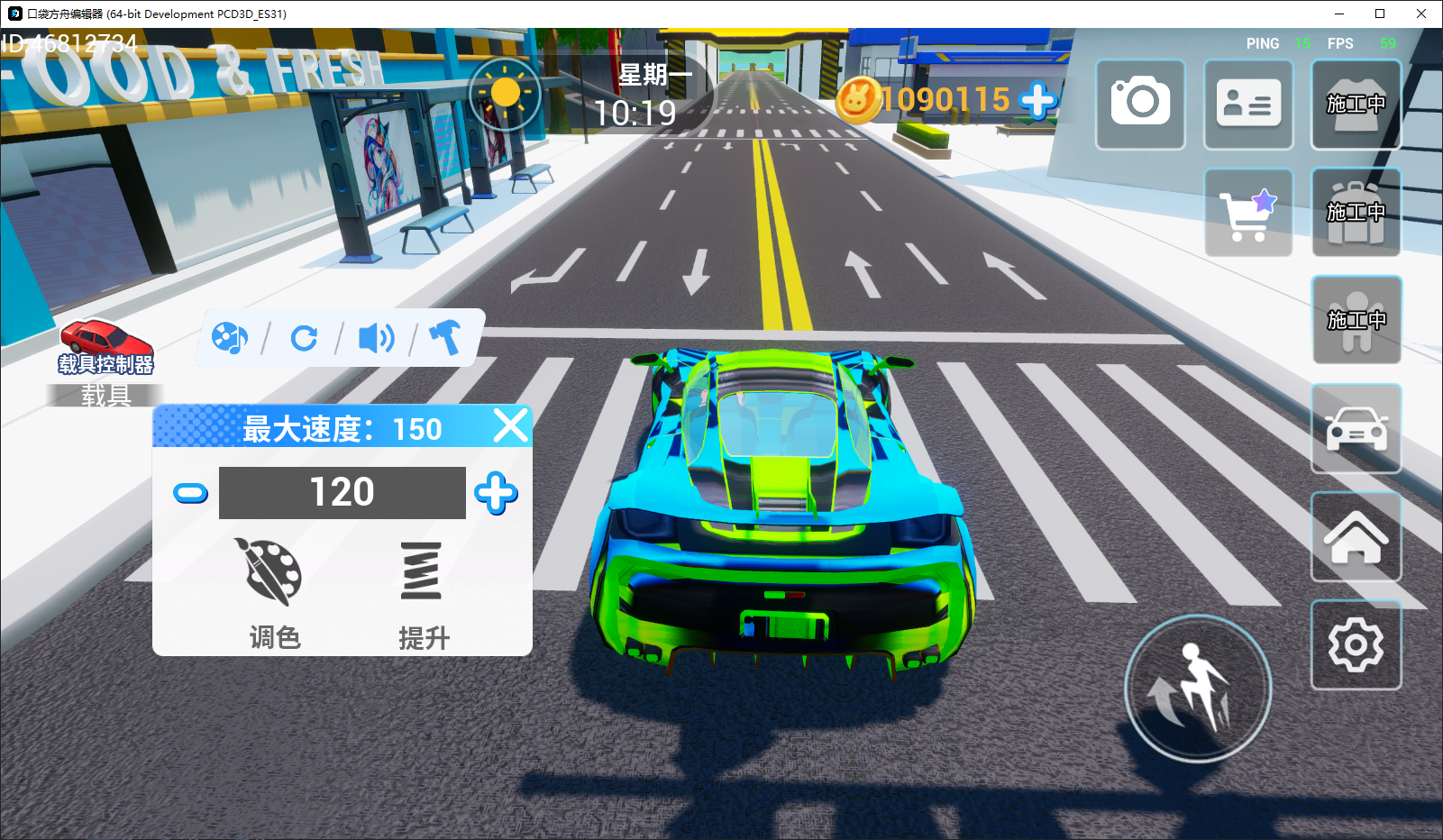Viewport: 1443px width, 840px height.
Task: Select the hammer tool icon
Action: click(x=444, y=337)
